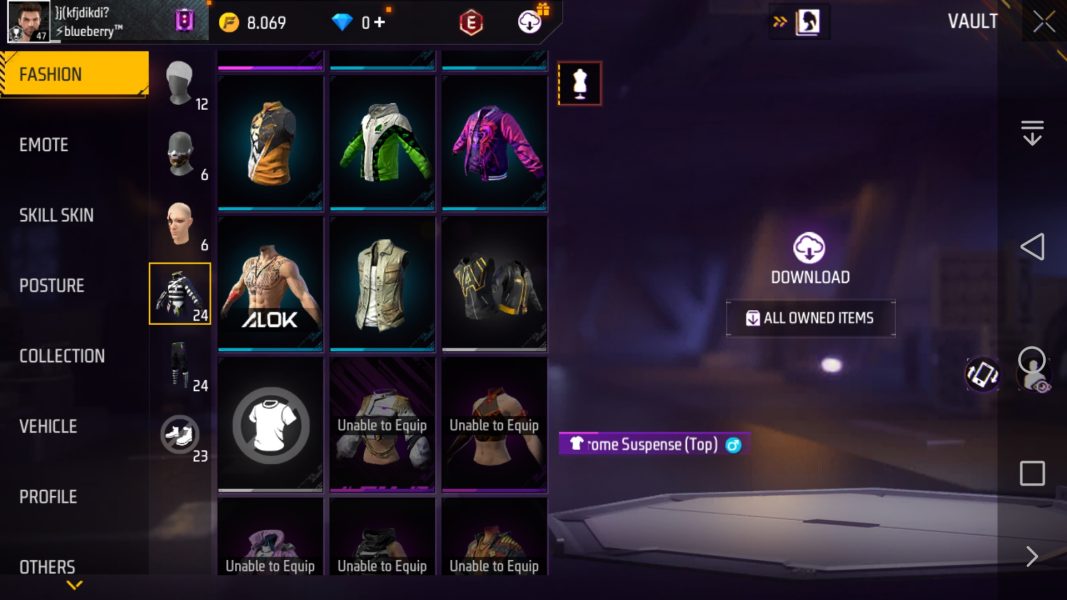Image resolution: width=1067 pixels, height=600 pixels.
Task: Equip the green and white jacket
Action: coord(383,142)
